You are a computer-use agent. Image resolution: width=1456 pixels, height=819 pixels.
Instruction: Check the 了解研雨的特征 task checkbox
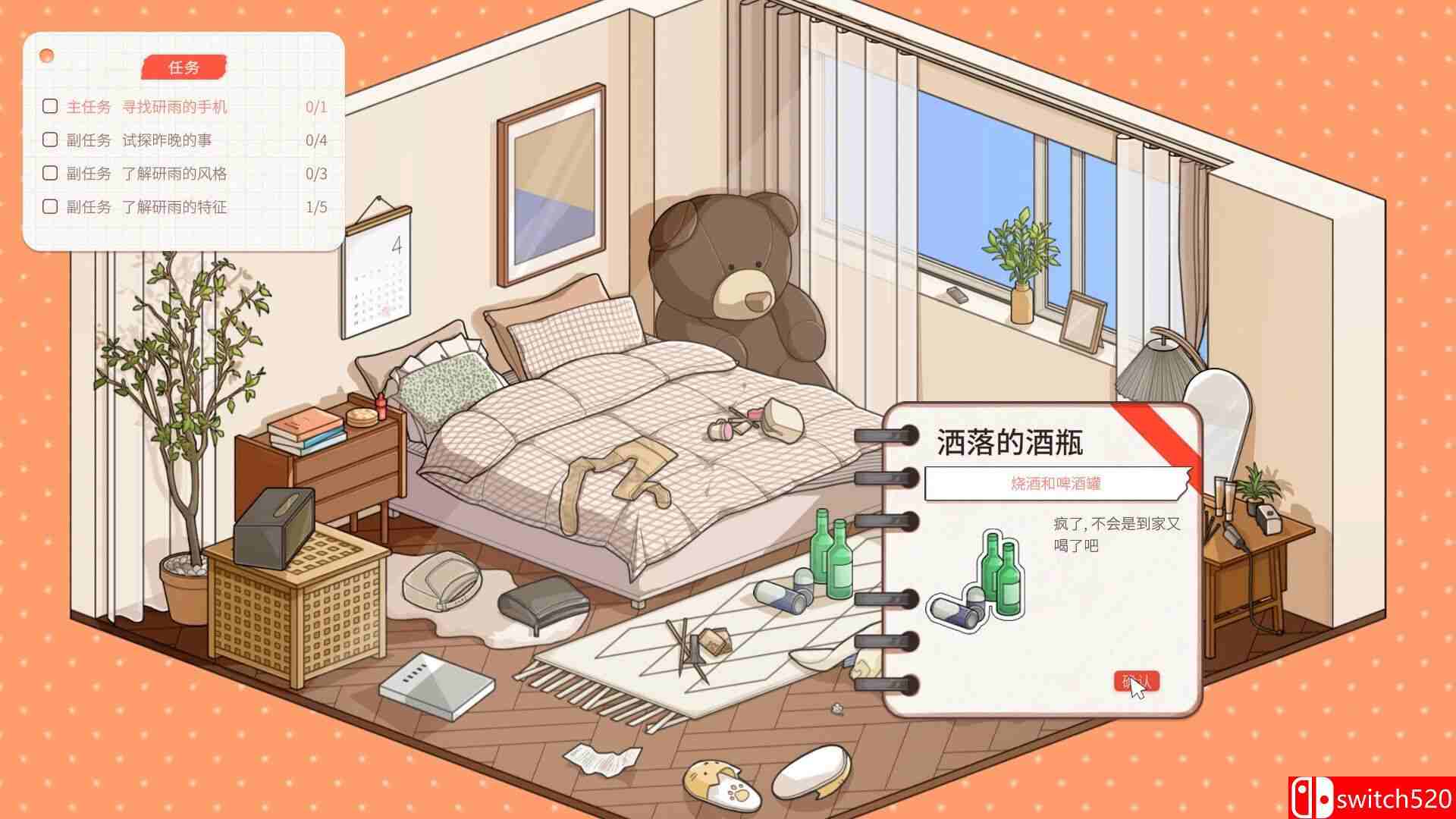coord(51,206)
